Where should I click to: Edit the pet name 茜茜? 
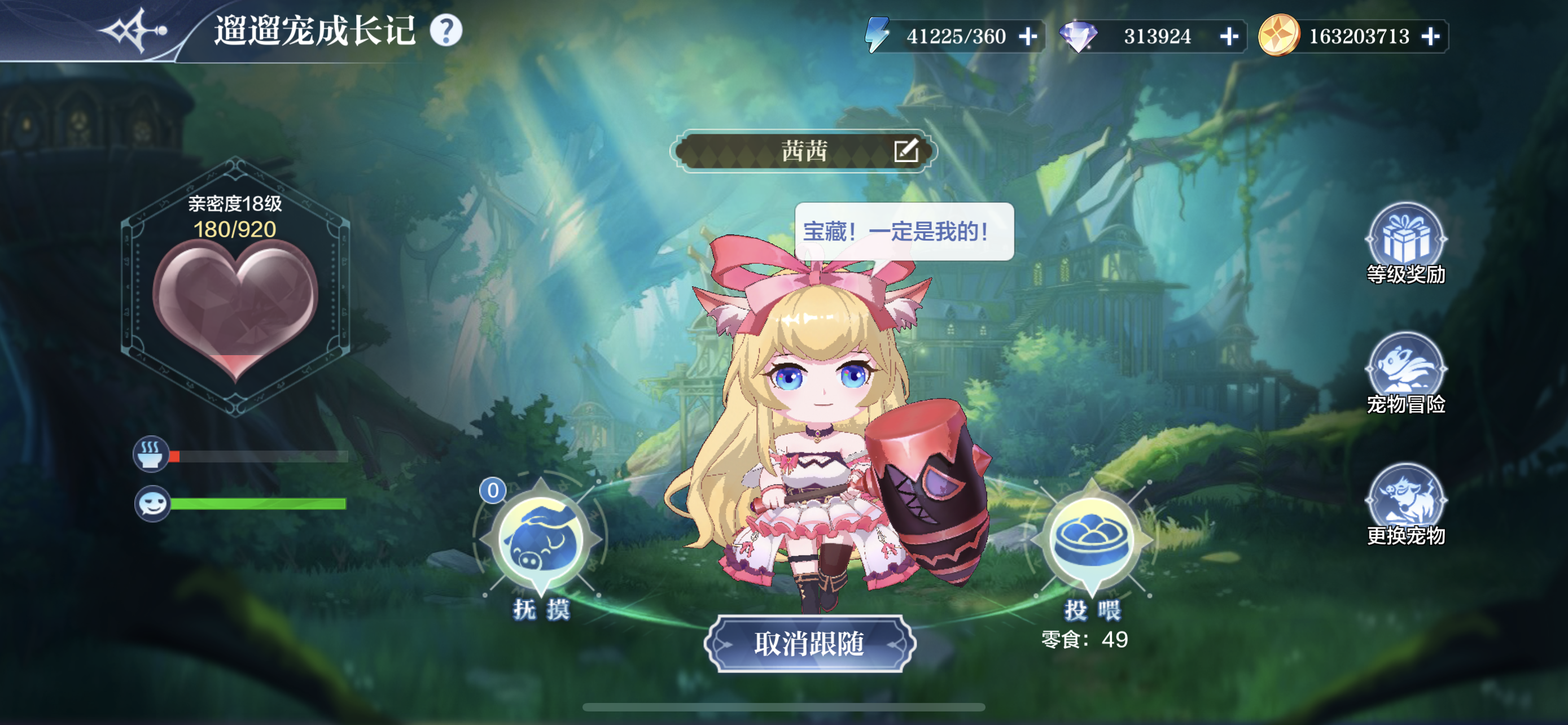[906, 150]
